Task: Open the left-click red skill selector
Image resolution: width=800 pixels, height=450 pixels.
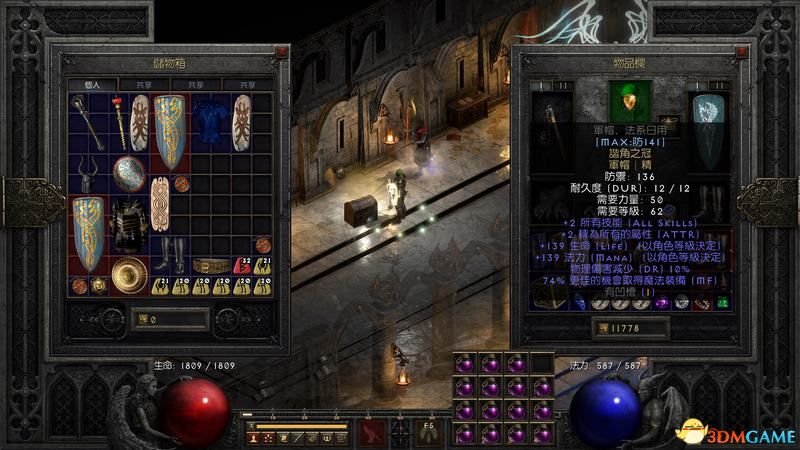Action: click(x=375, y=432)
